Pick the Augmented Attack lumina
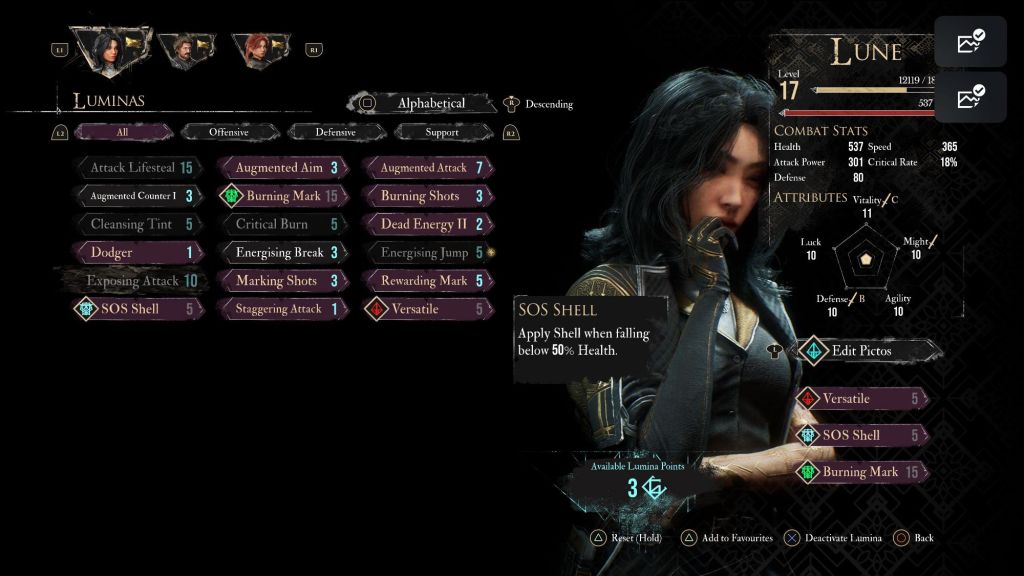 (427, 168)
